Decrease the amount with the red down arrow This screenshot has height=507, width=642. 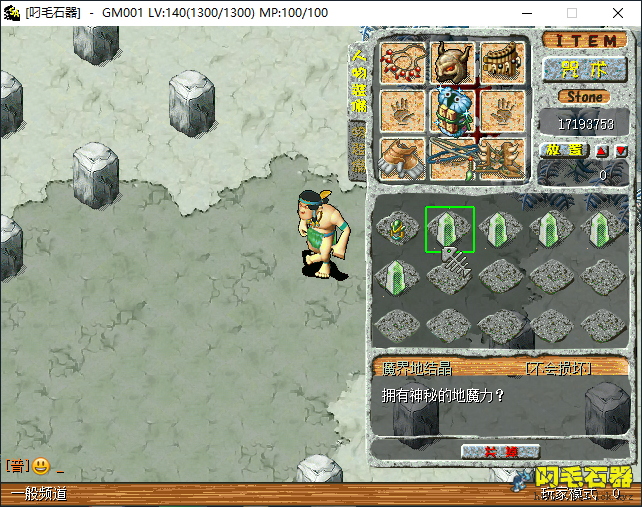point(621,151)
